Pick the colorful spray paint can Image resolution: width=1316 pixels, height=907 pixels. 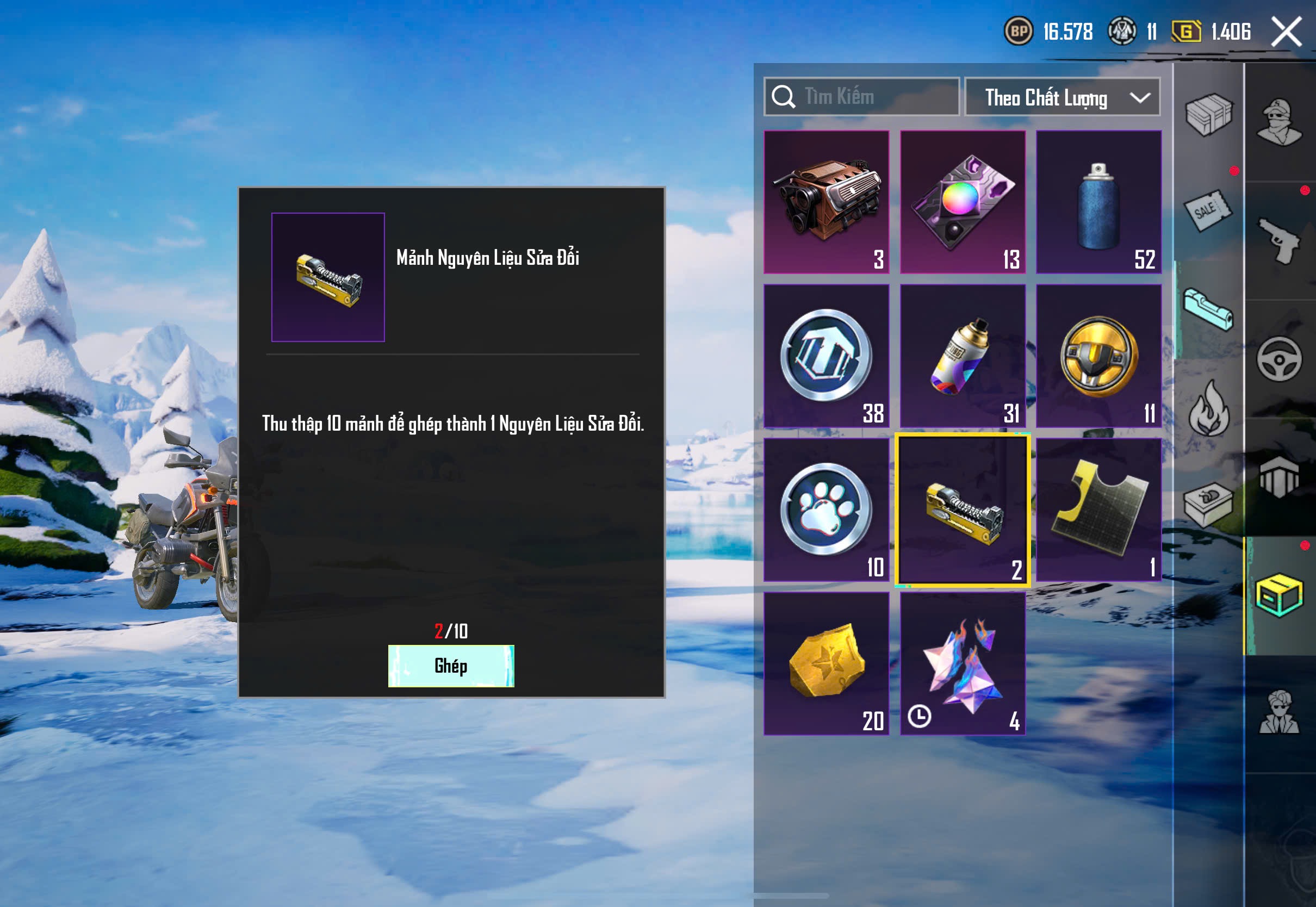pyautogui.click(x=963, y=356)
